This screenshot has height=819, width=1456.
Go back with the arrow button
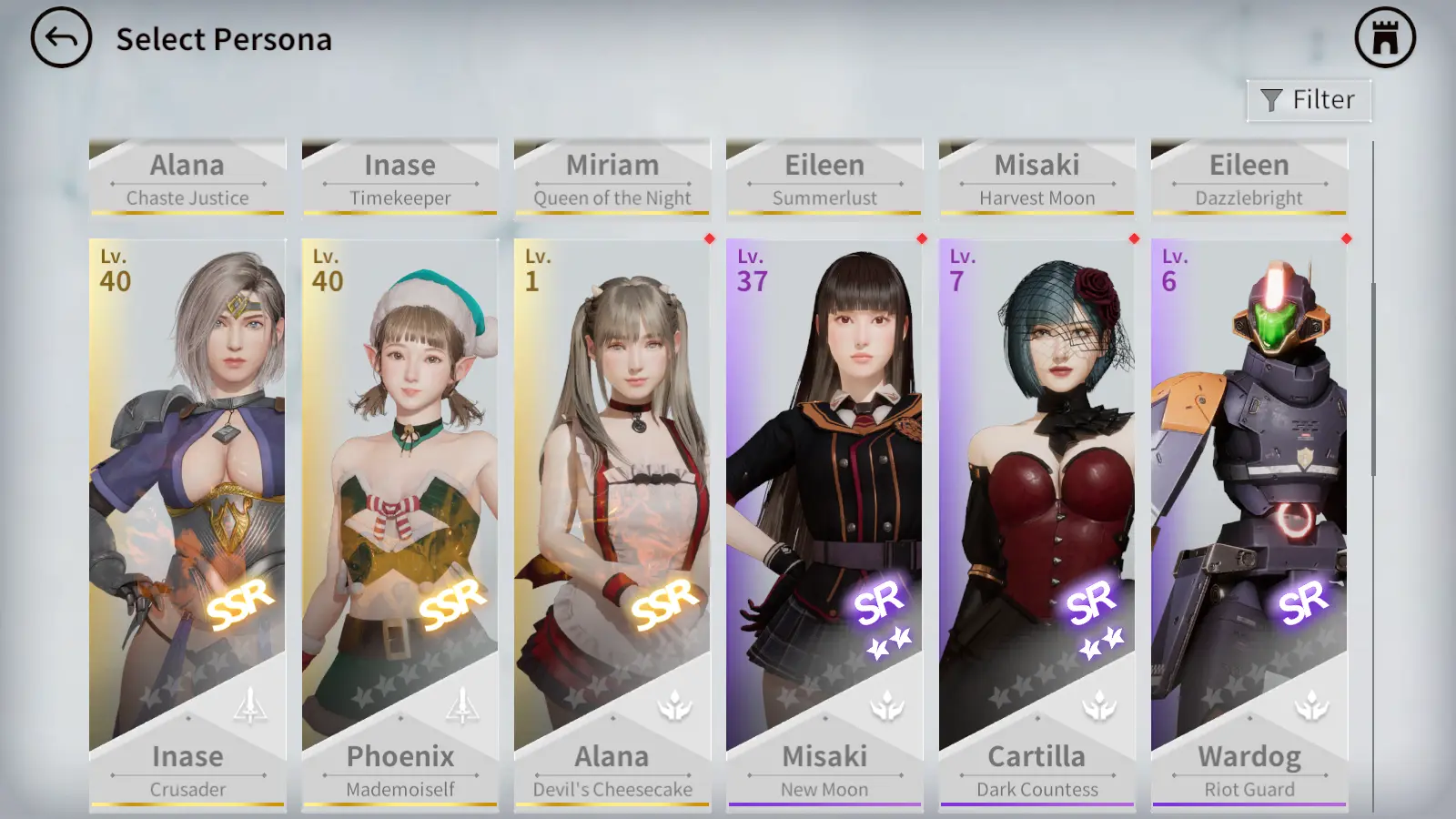[61, 38]
